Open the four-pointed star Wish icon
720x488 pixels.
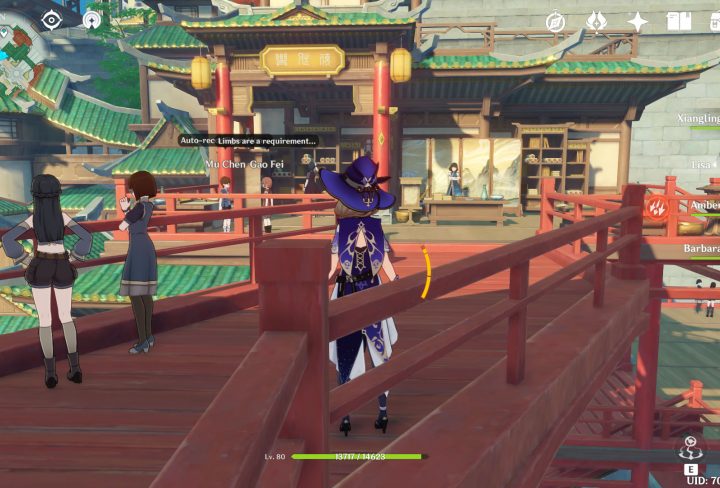pos(637,21)
